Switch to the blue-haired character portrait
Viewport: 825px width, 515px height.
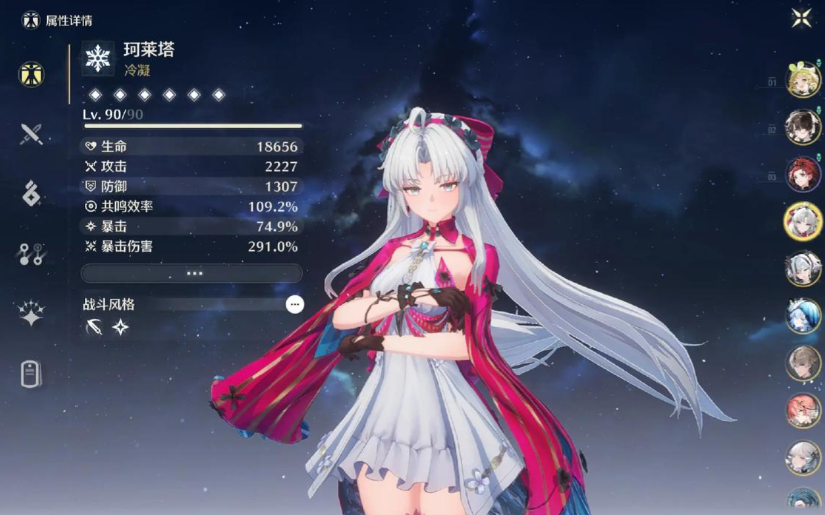pos(803,315)
